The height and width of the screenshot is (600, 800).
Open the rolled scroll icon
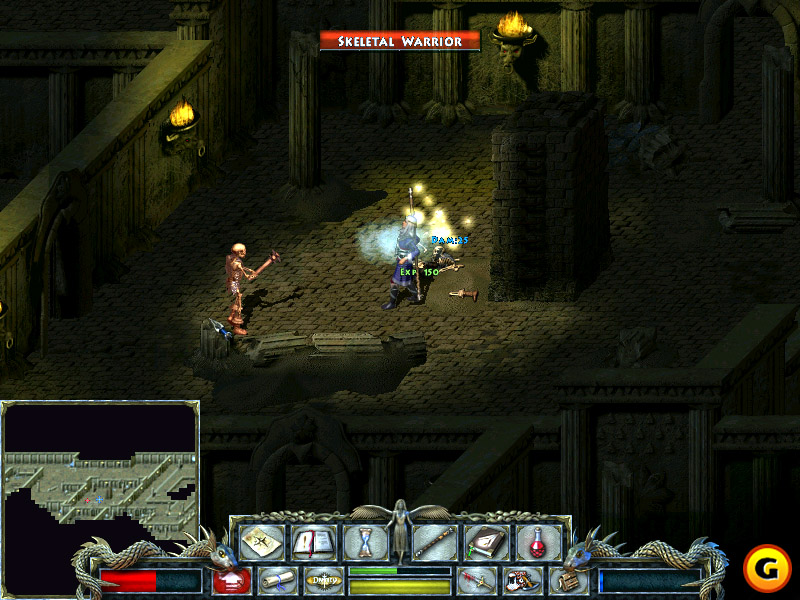pos(279,580)
